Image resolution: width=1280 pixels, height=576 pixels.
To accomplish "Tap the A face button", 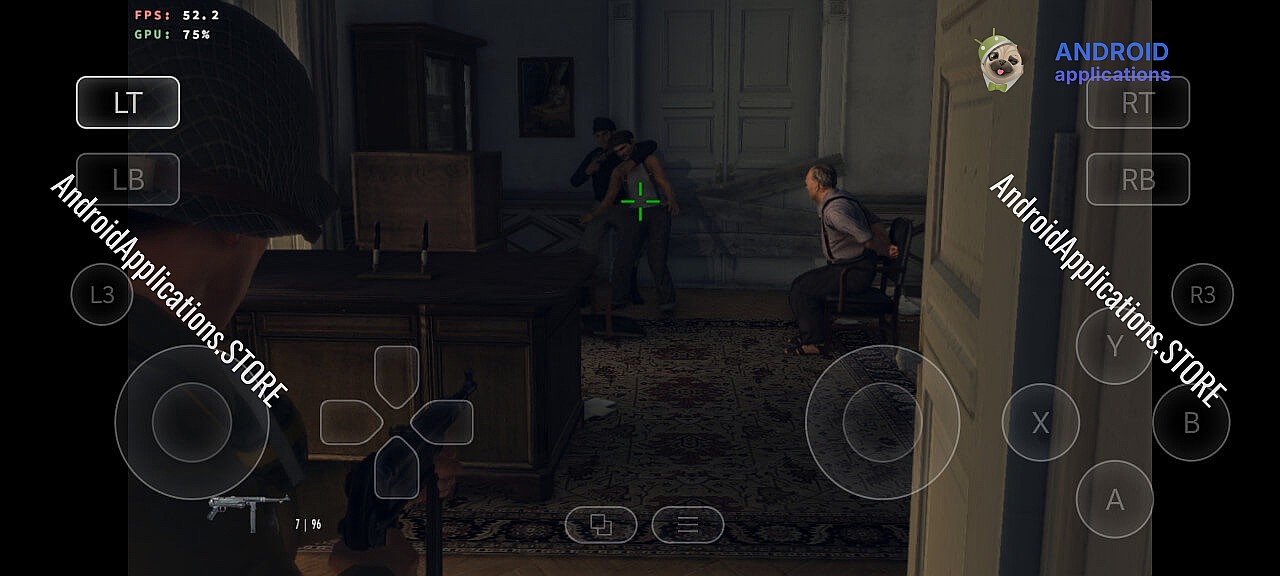I will tap(1114, 499).
